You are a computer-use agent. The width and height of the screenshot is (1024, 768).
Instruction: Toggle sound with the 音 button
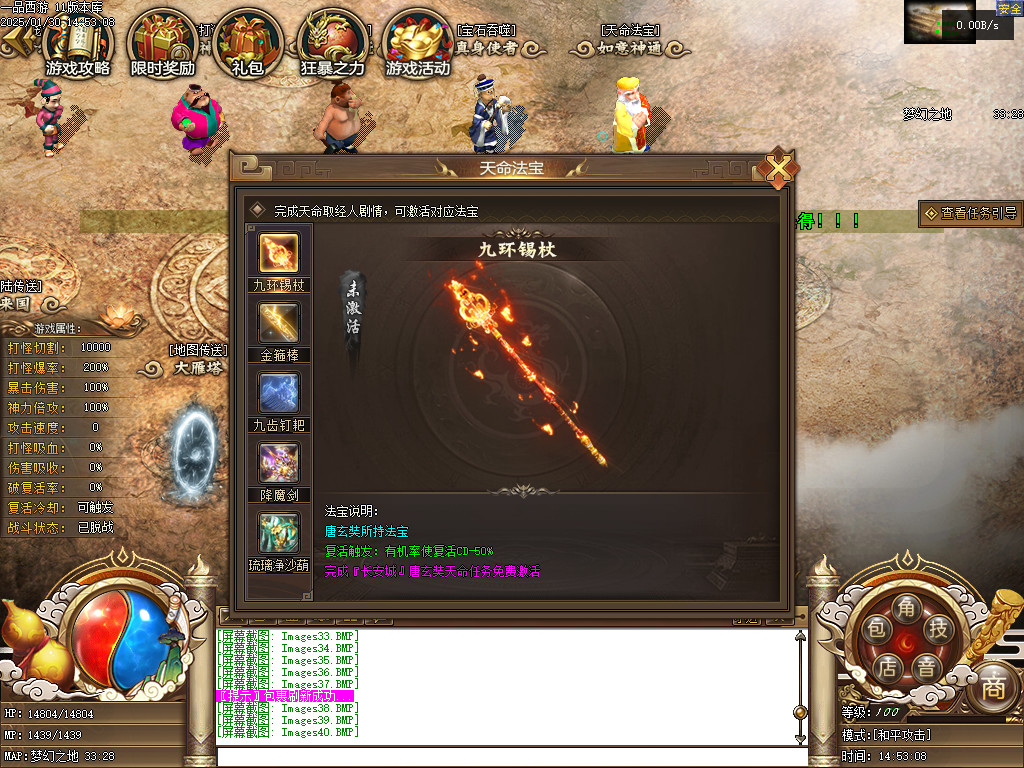coord(927,667)
